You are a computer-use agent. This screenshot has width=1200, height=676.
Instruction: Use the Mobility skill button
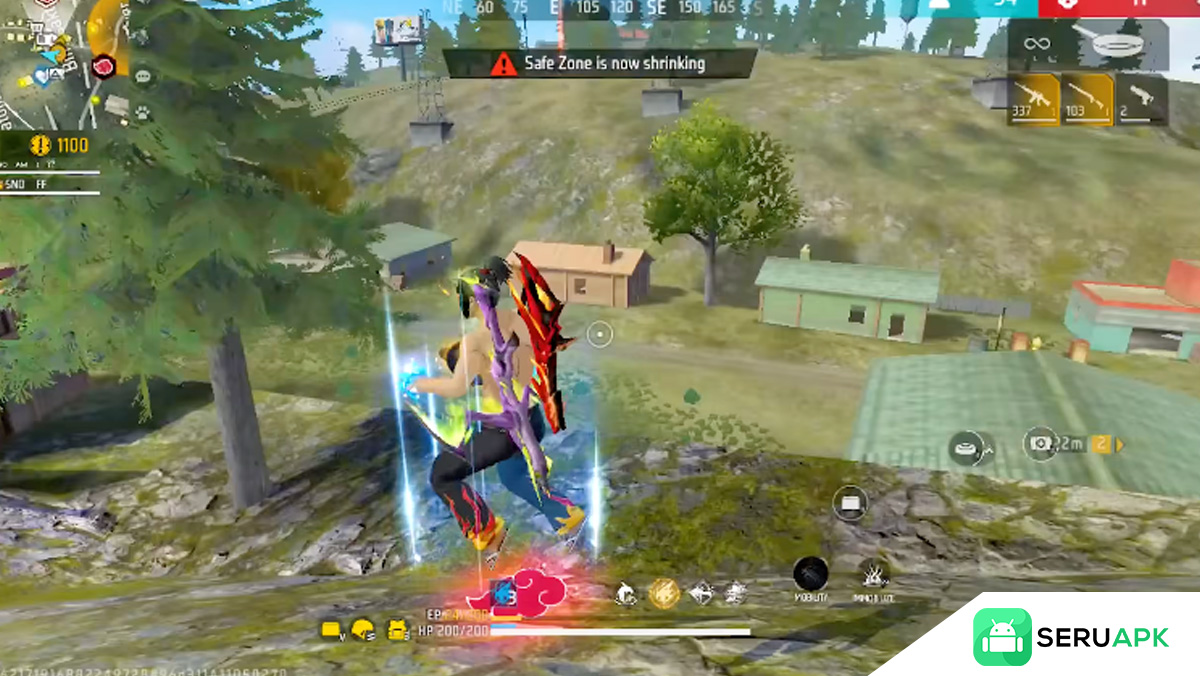coord(810,575)
